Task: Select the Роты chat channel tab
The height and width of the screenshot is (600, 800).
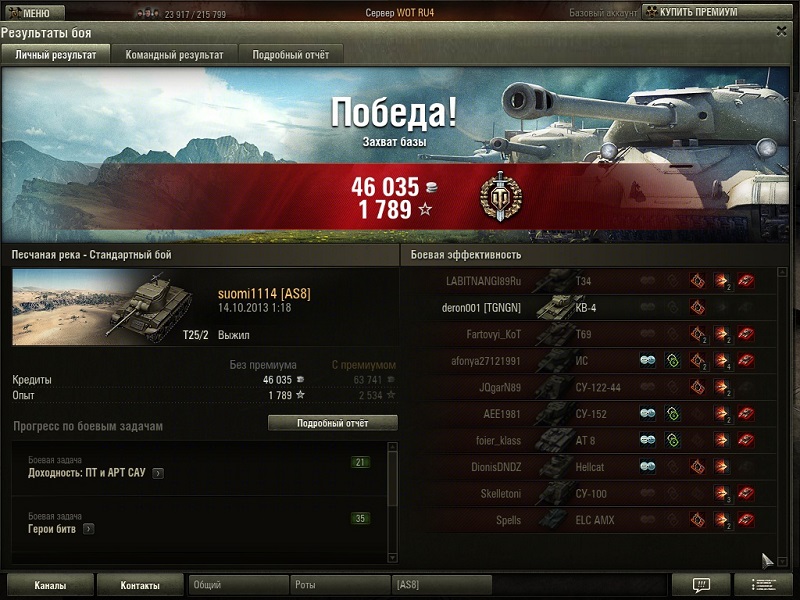Action: [x=340, y=585]
